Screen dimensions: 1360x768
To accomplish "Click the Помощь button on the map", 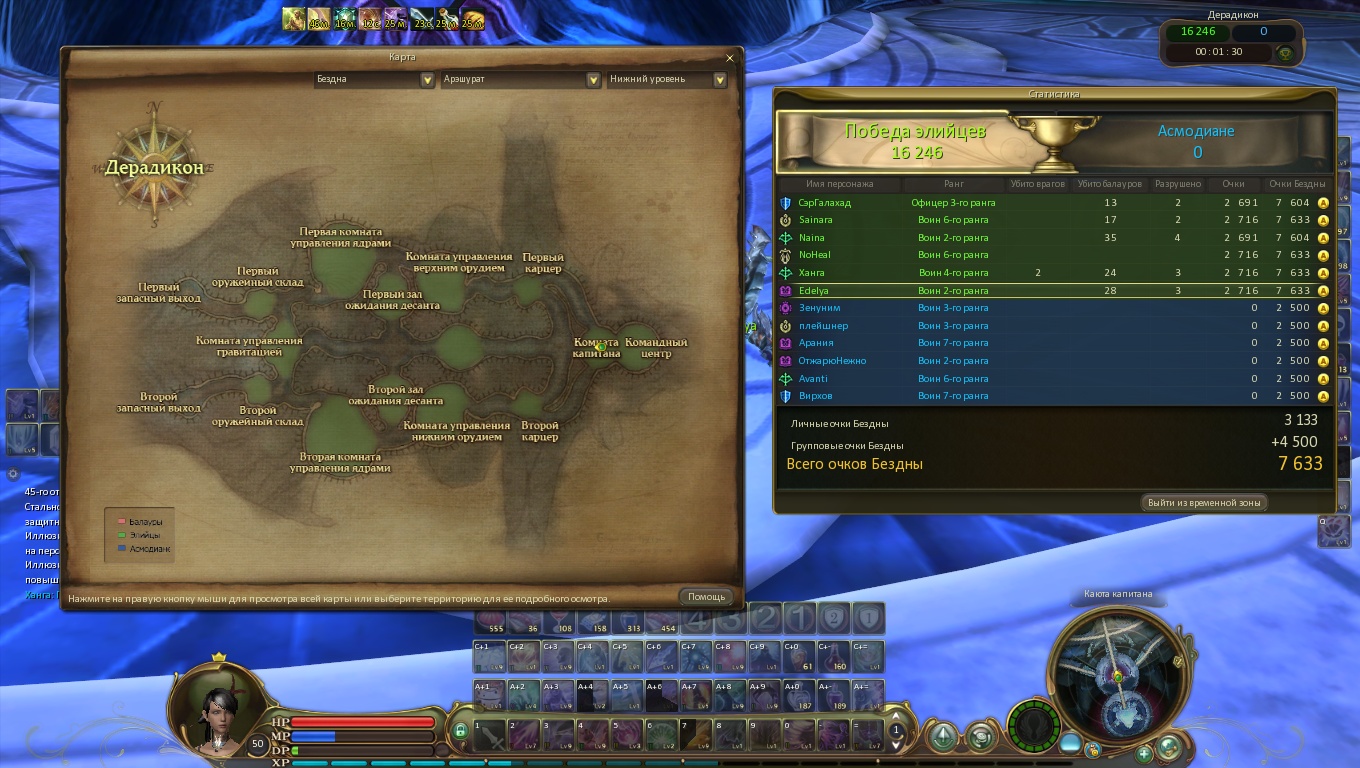I will tap(706, 597).
